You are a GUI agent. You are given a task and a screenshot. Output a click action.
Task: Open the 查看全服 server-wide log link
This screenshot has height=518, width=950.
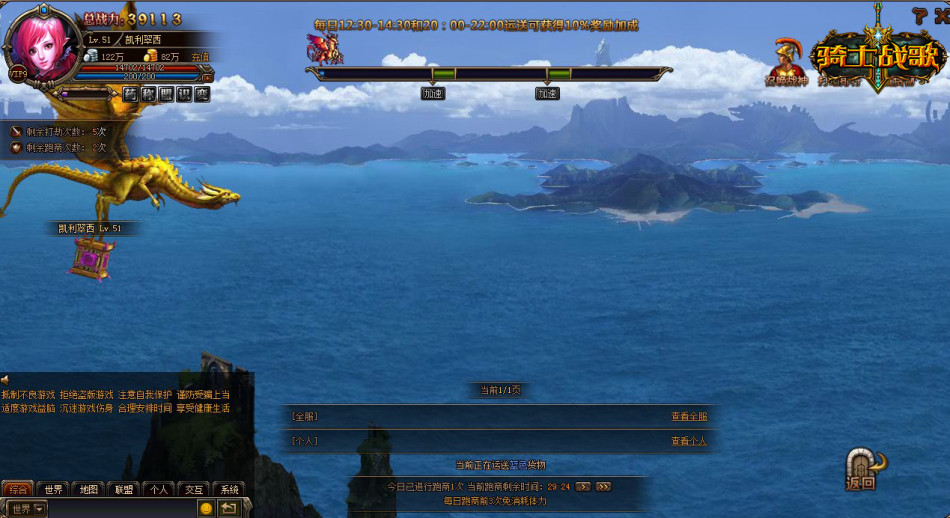tap(689, 416)
